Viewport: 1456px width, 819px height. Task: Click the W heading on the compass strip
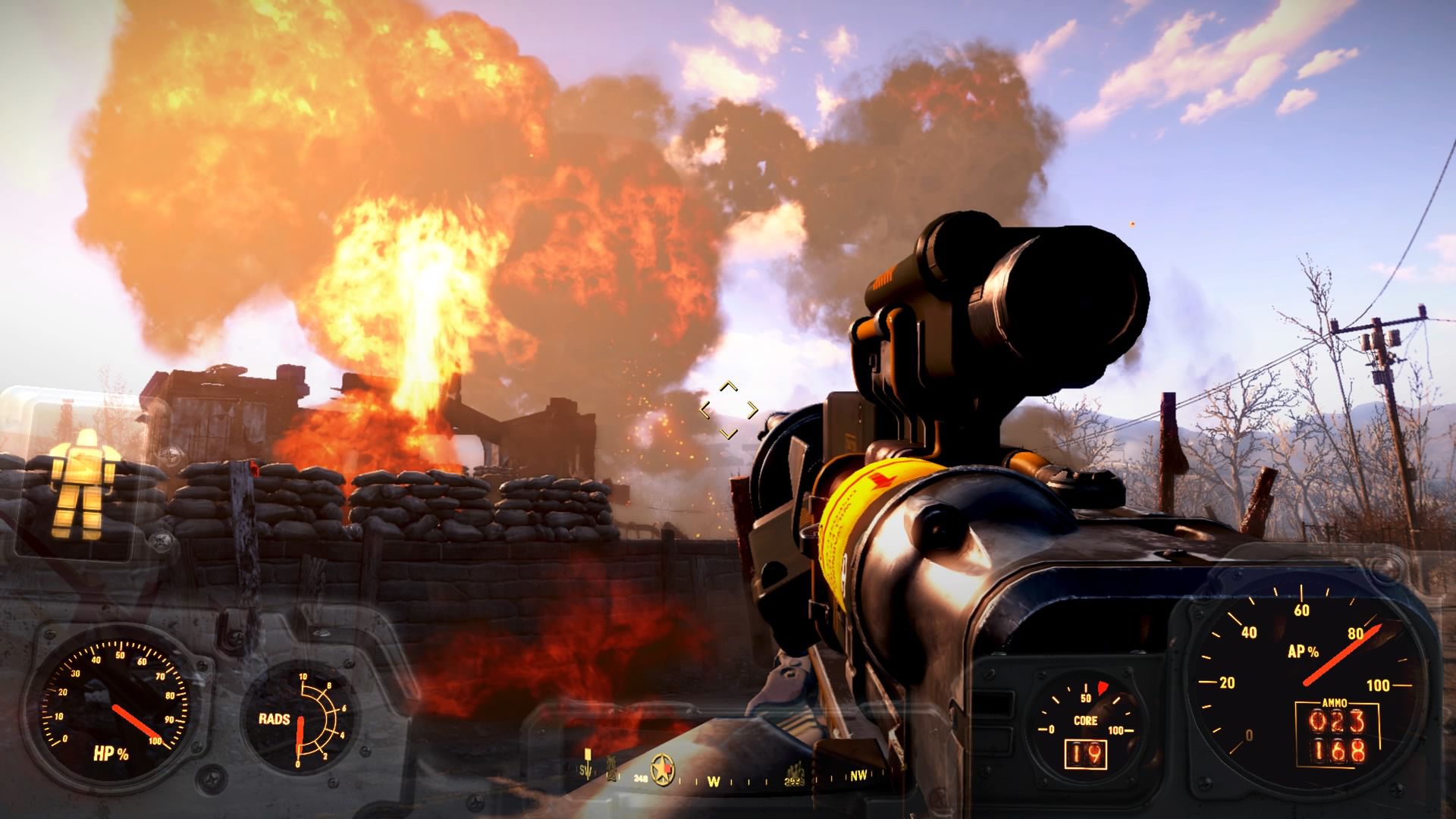click(x=714, y=780)
